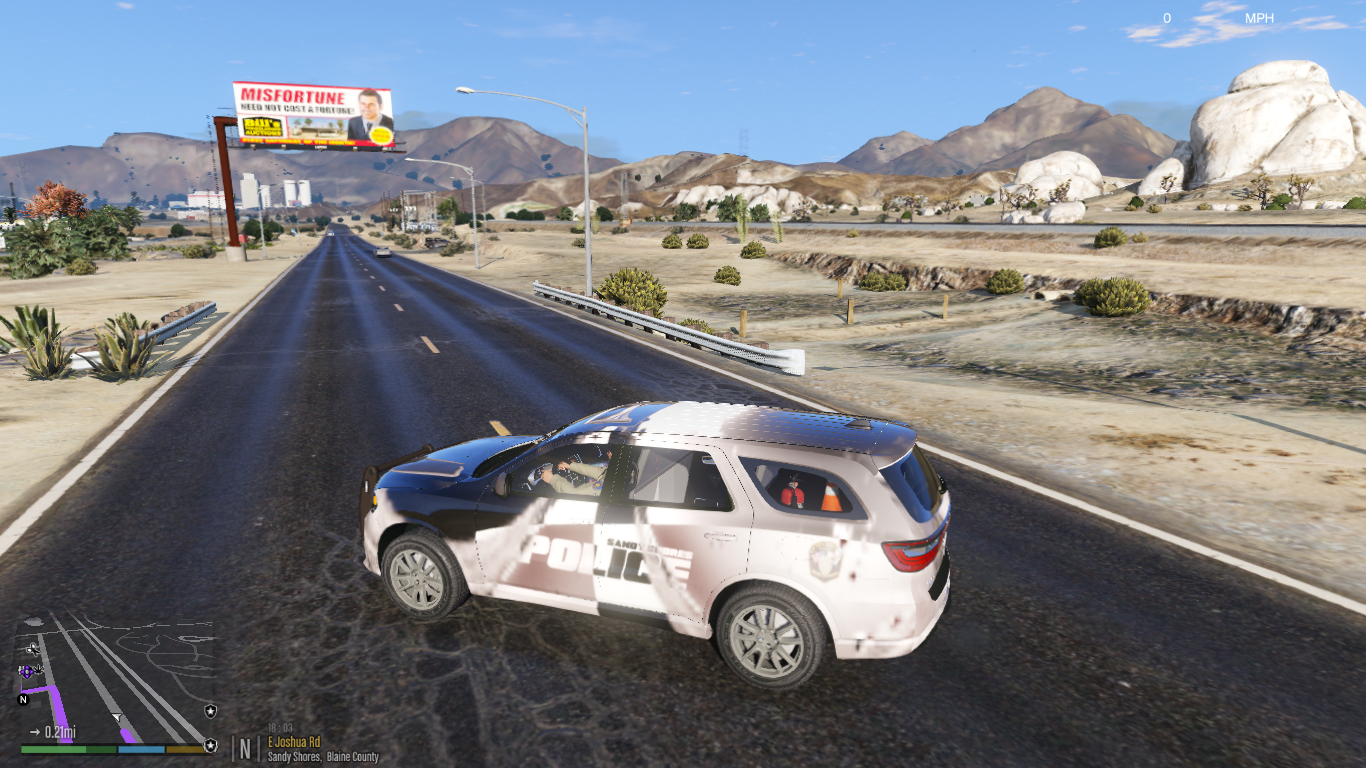Select the white player arrow on minimap
The width and height of the screenshot is (1366, 768).
117,717
